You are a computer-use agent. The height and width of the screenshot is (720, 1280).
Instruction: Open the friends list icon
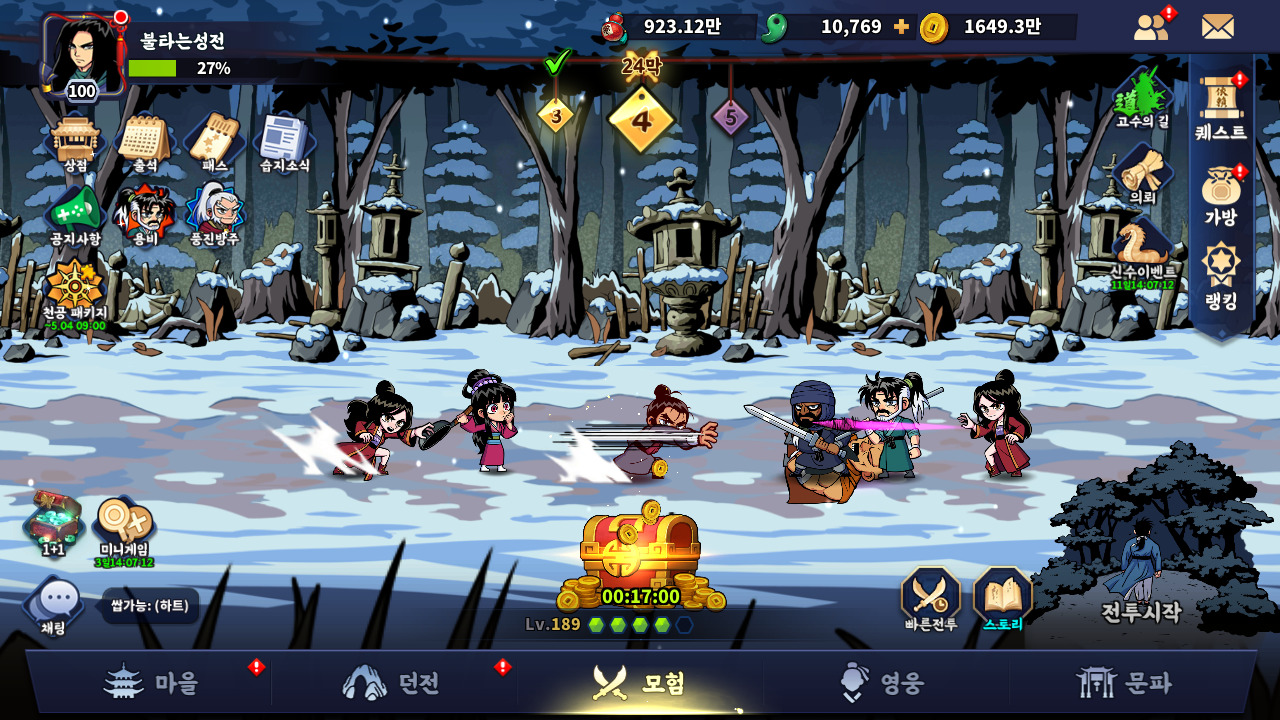tap(1152, 27)
